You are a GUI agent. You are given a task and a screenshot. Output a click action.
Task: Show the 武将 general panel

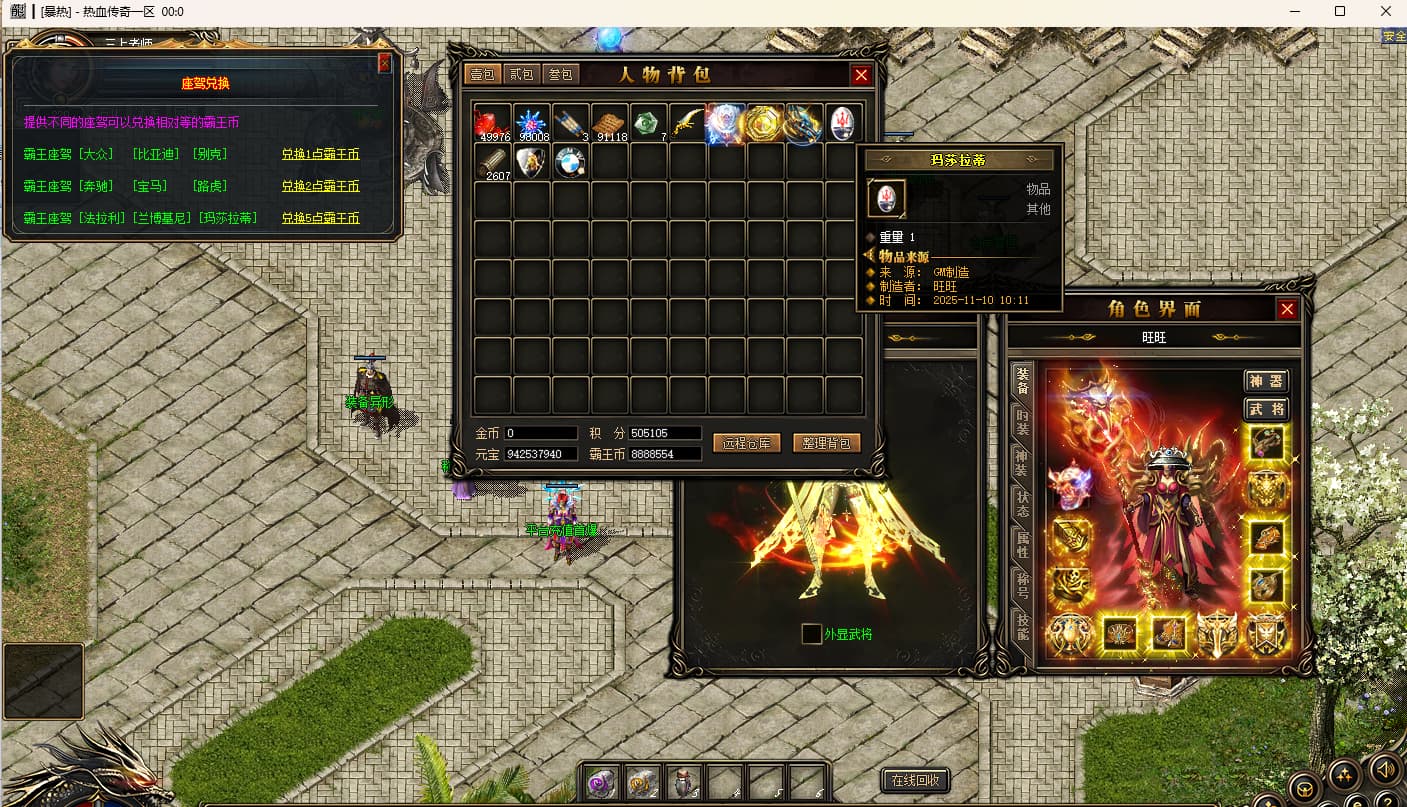pos(1266,409)
